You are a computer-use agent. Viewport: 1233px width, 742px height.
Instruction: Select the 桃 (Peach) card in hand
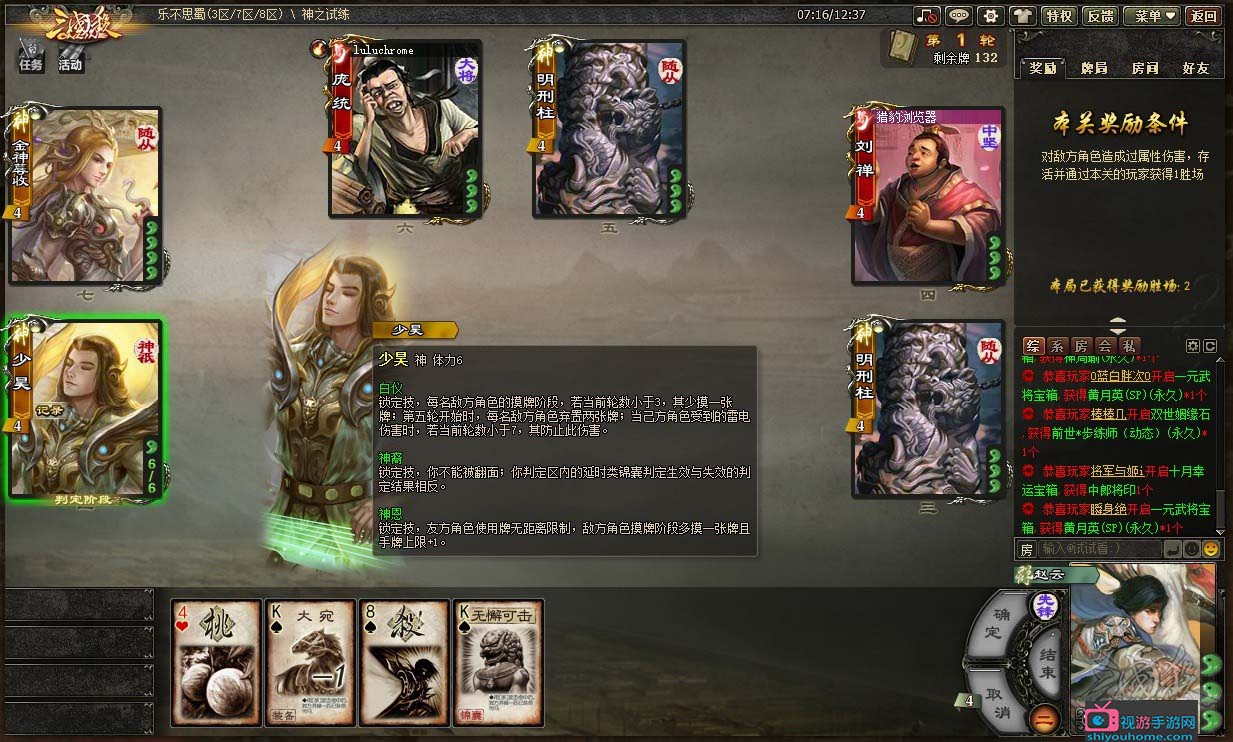216,662
